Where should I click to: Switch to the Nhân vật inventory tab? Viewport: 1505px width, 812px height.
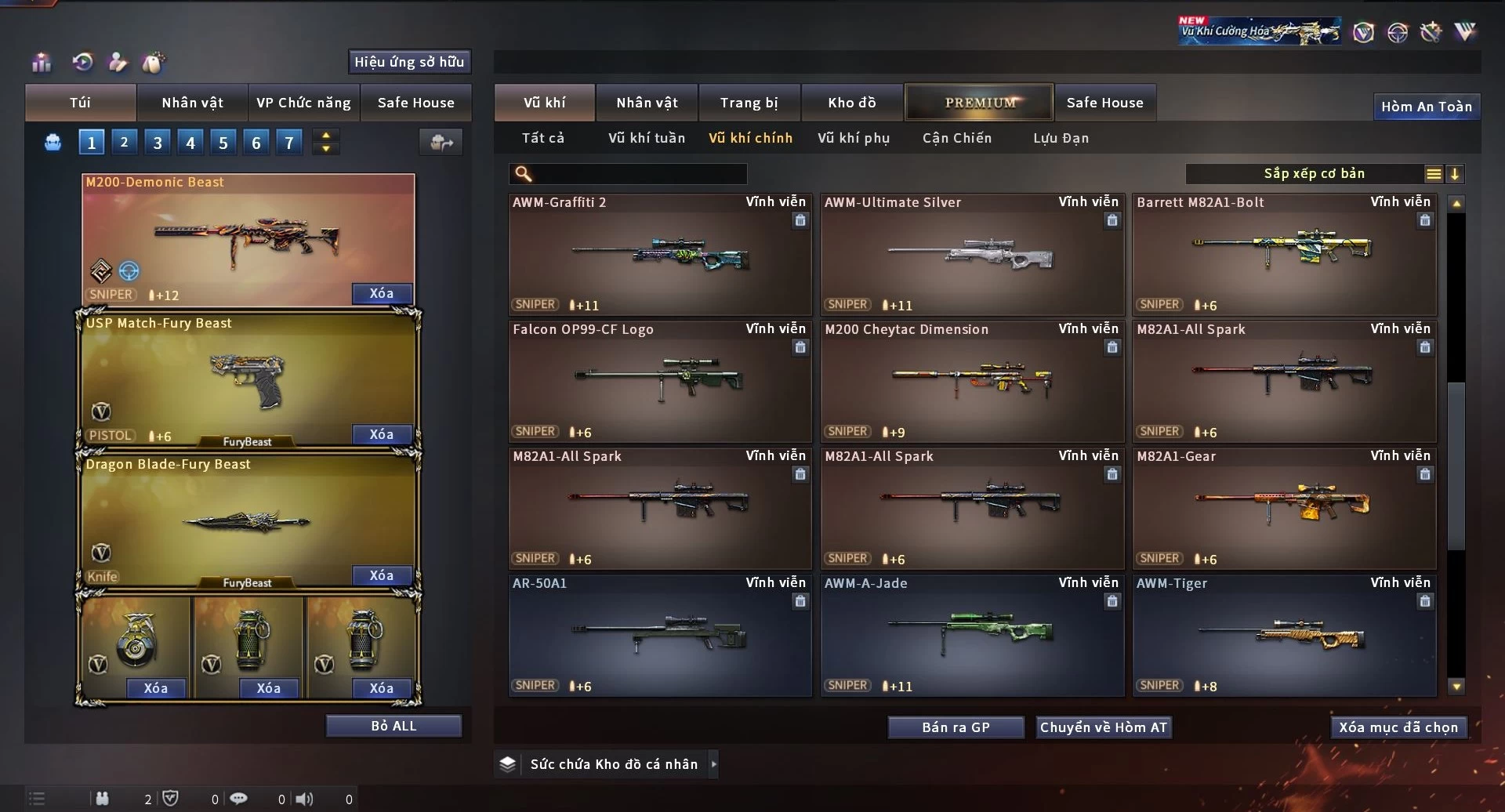pyautogui.click(x=647, y=103)
